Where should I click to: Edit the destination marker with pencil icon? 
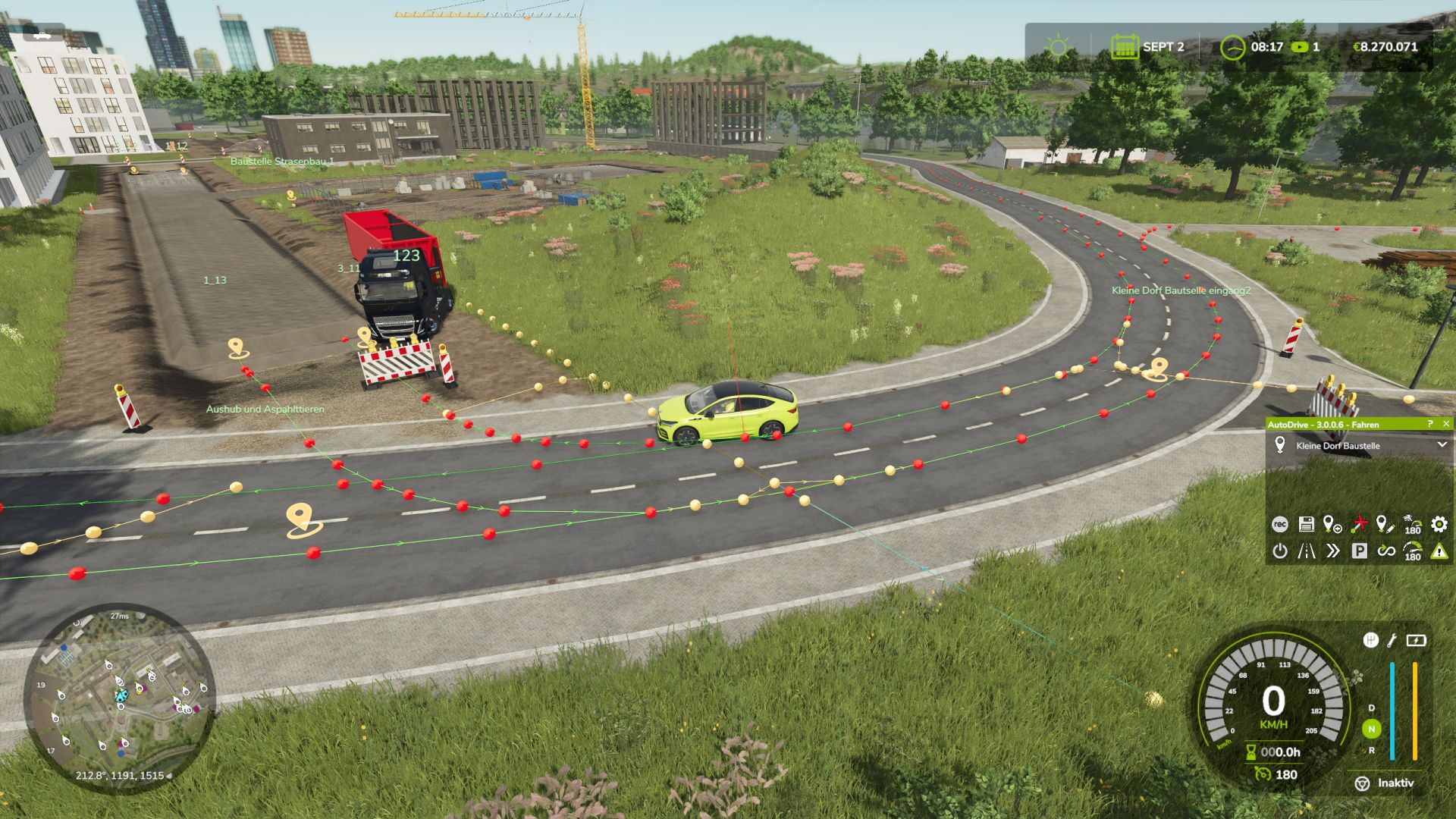1385,524
